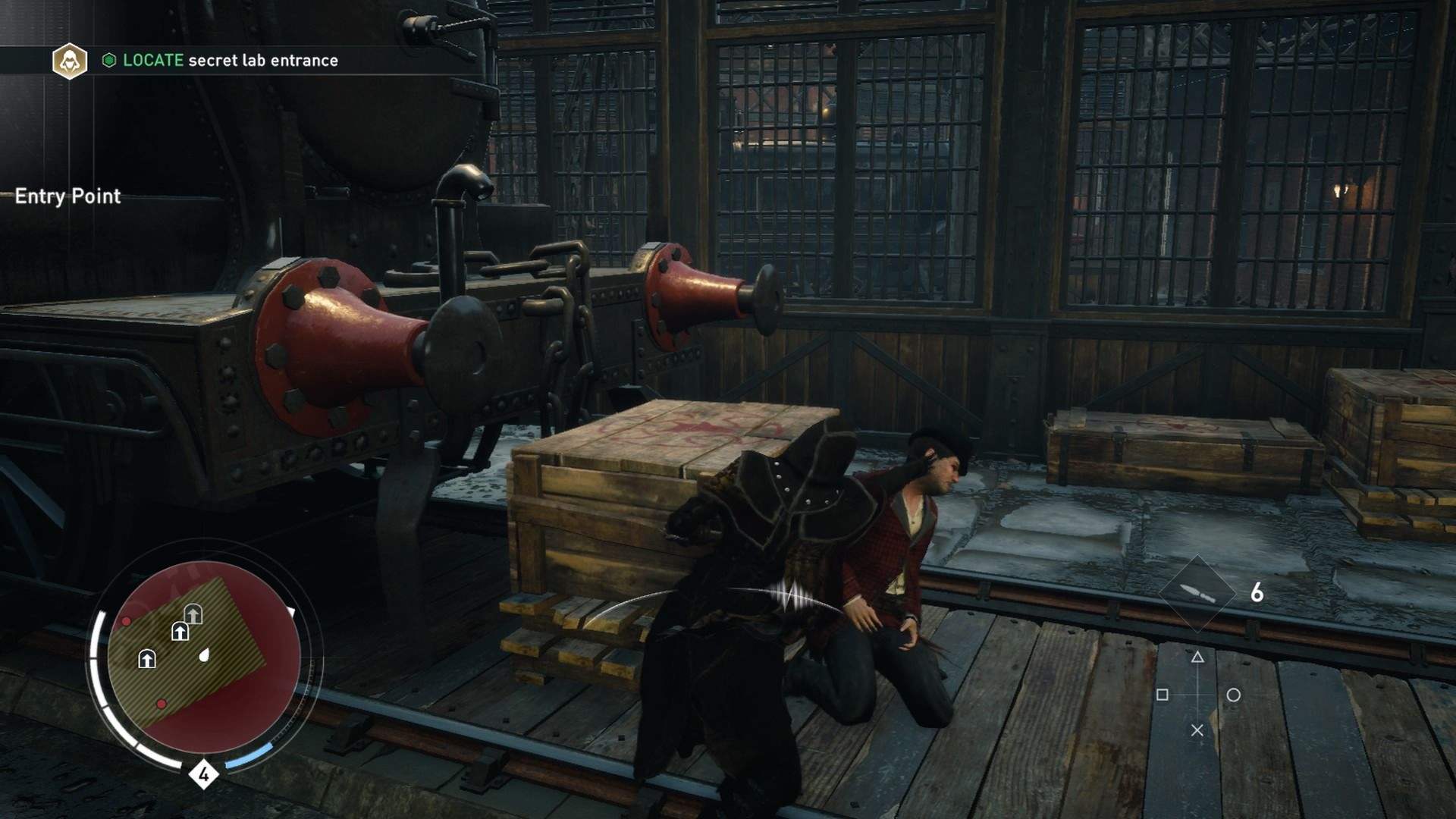
Task: Click the level 4 diamond badge
Action: point(203,774)
